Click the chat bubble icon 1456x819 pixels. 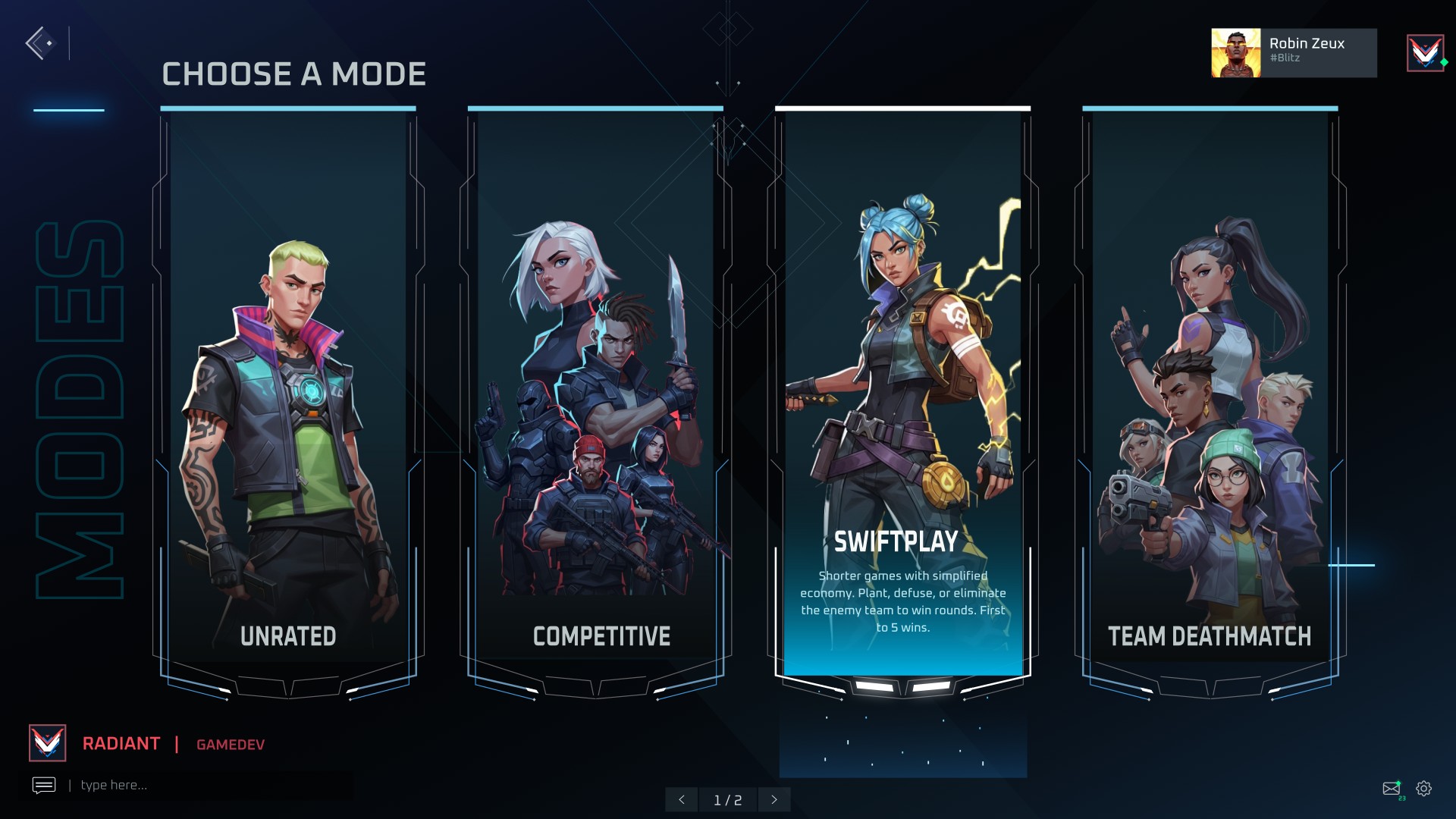click(44, 785)
